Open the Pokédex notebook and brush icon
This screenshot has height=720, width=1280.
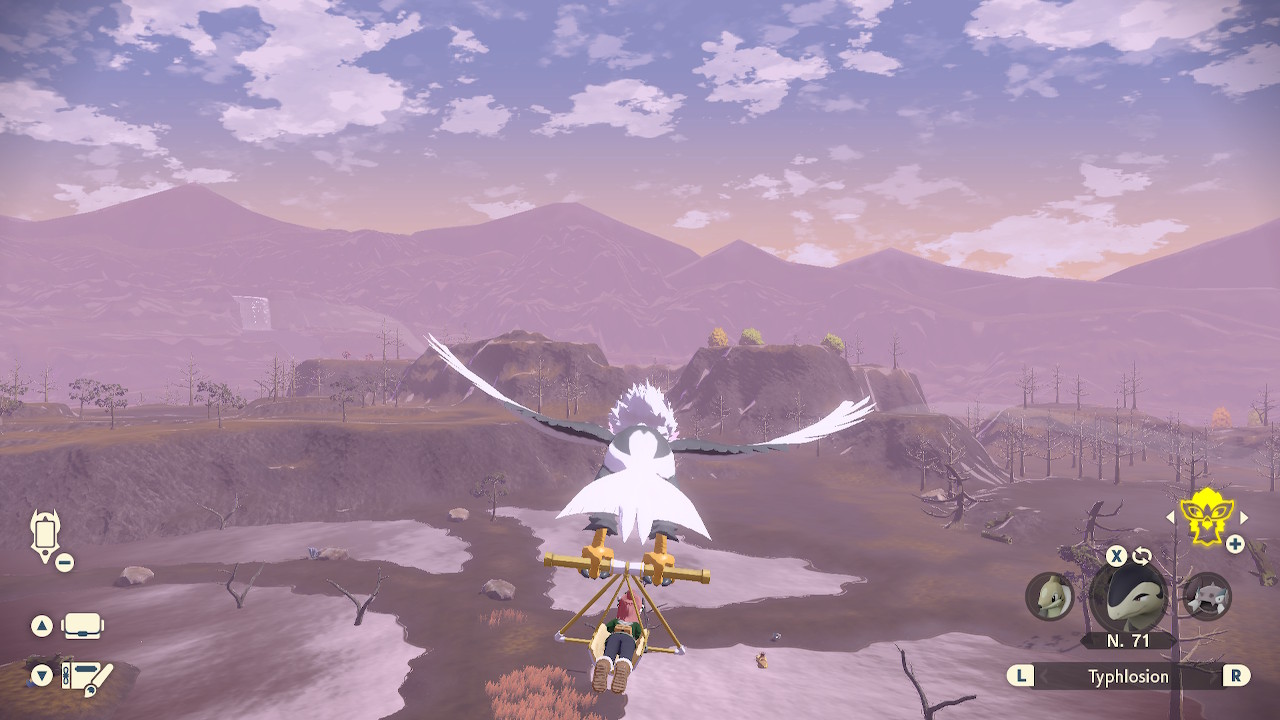86,677
